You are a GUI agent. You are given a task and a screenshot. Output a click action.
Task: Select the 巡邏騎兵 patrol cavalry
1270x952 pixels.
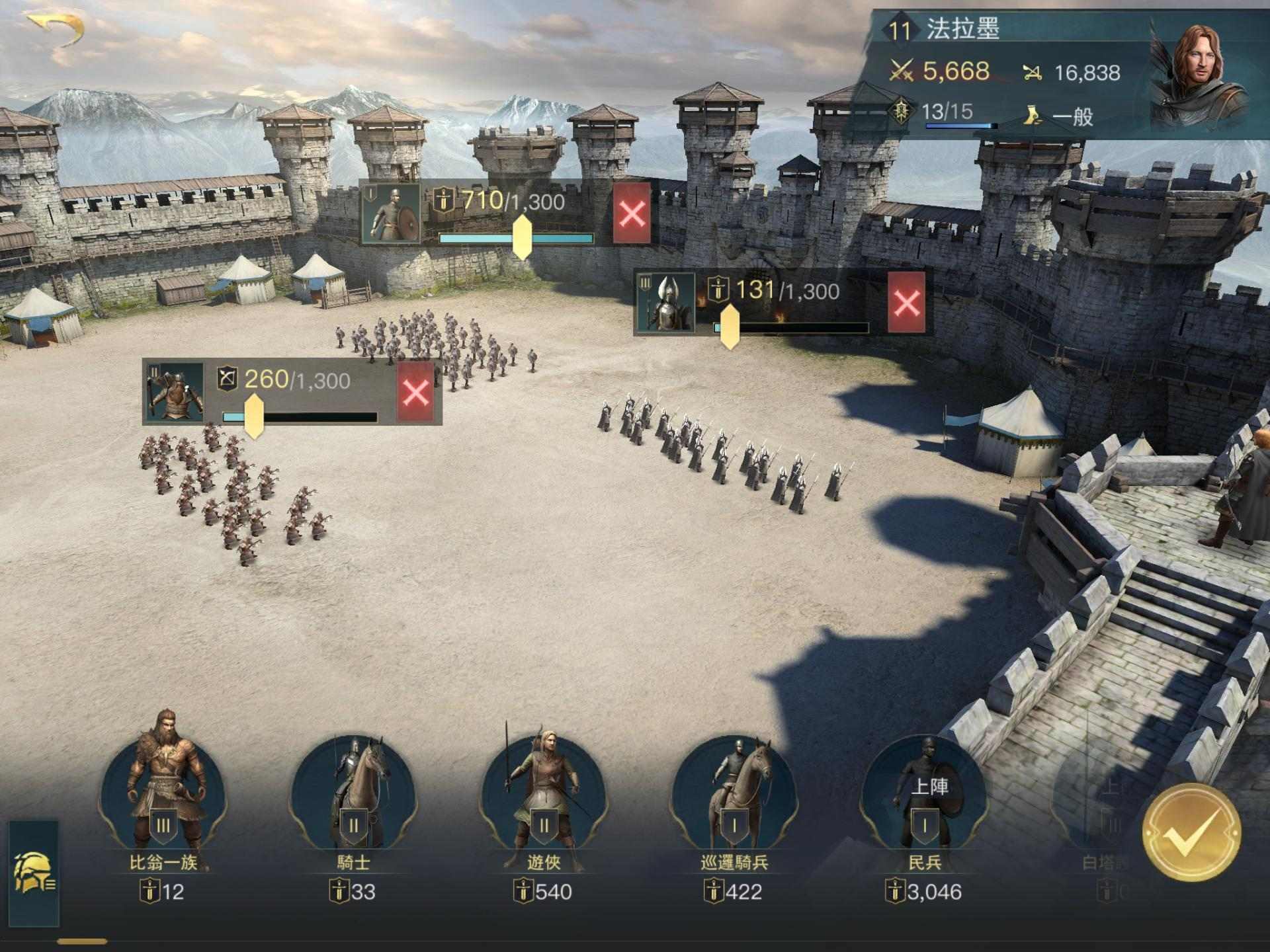point(734,793)
